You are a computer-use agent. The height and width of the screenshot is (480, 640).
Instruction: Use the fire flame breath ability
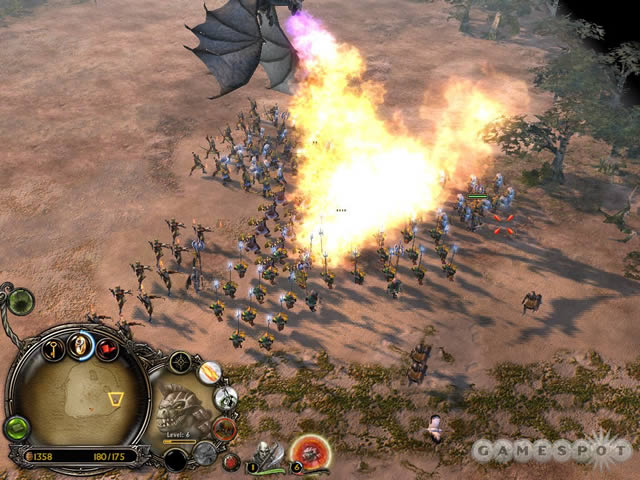tap(209, 372)
